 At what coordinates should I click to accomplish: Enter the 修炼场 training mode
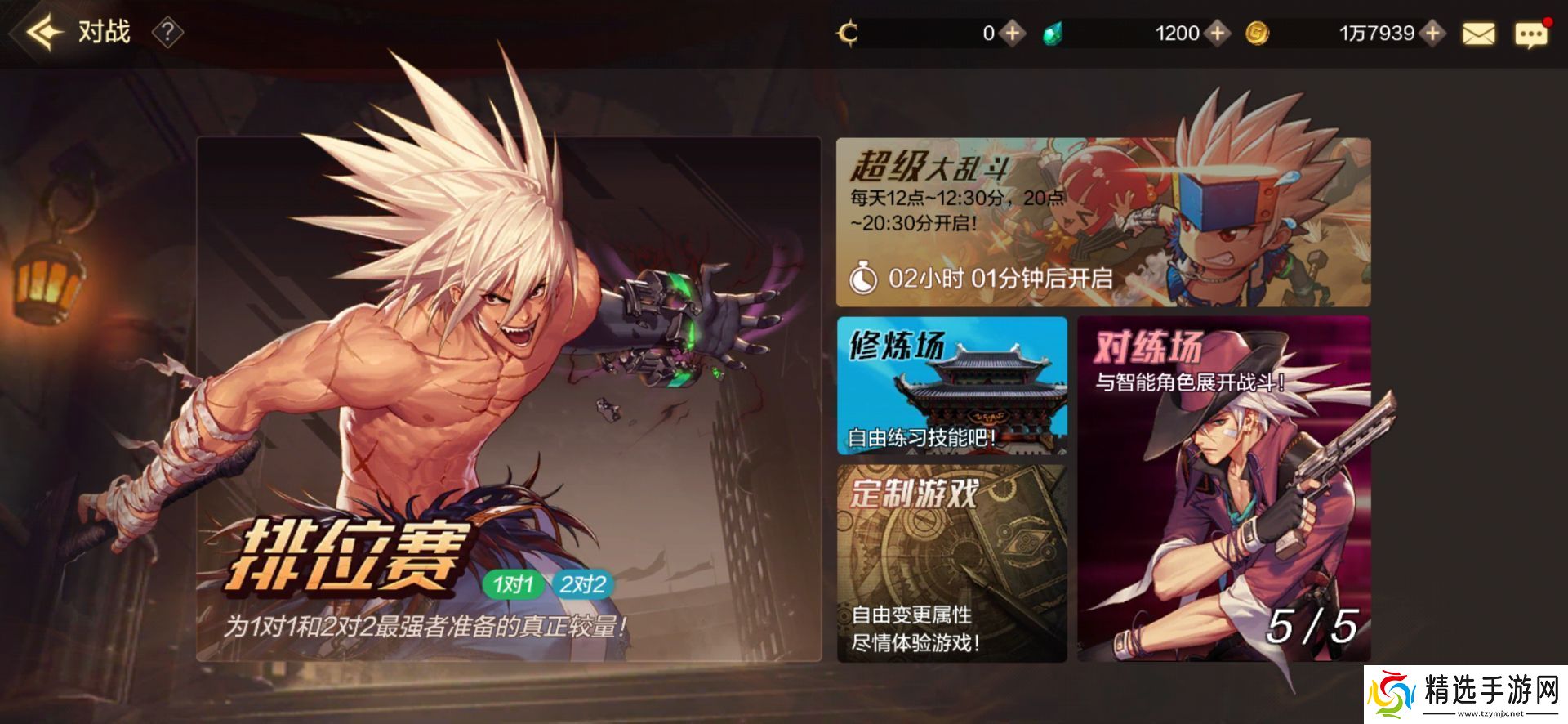[x=952, y=386]
